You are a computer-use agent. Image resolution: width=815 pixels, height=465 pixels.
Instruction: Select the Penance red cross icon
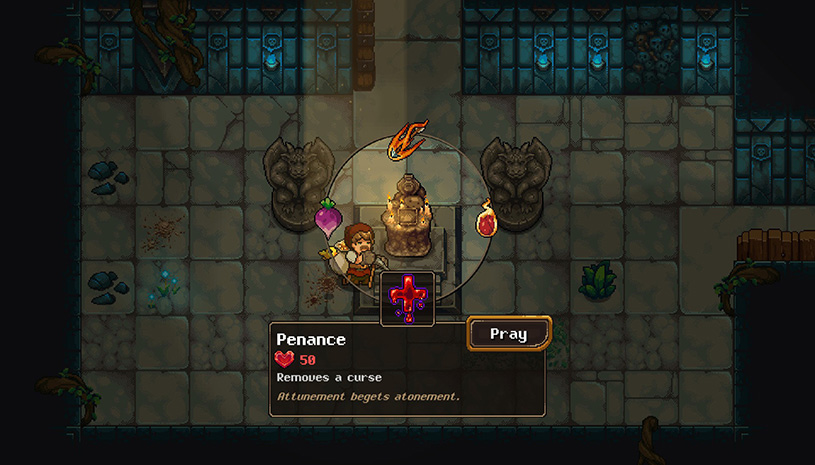click(408, 298)
